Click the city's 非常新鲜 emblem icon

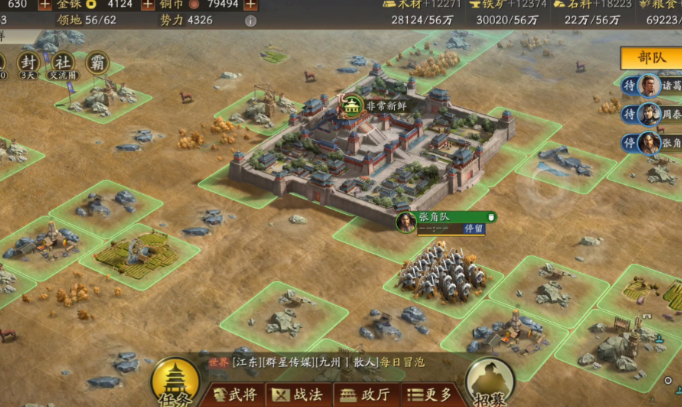[x=352, y=103]
